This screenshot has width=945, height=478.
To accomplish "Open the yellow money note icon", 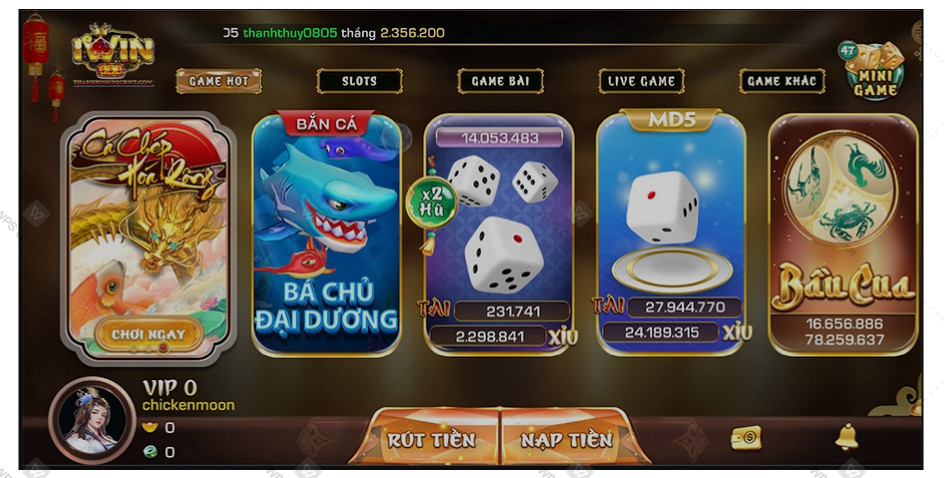I will pos(746,437).
